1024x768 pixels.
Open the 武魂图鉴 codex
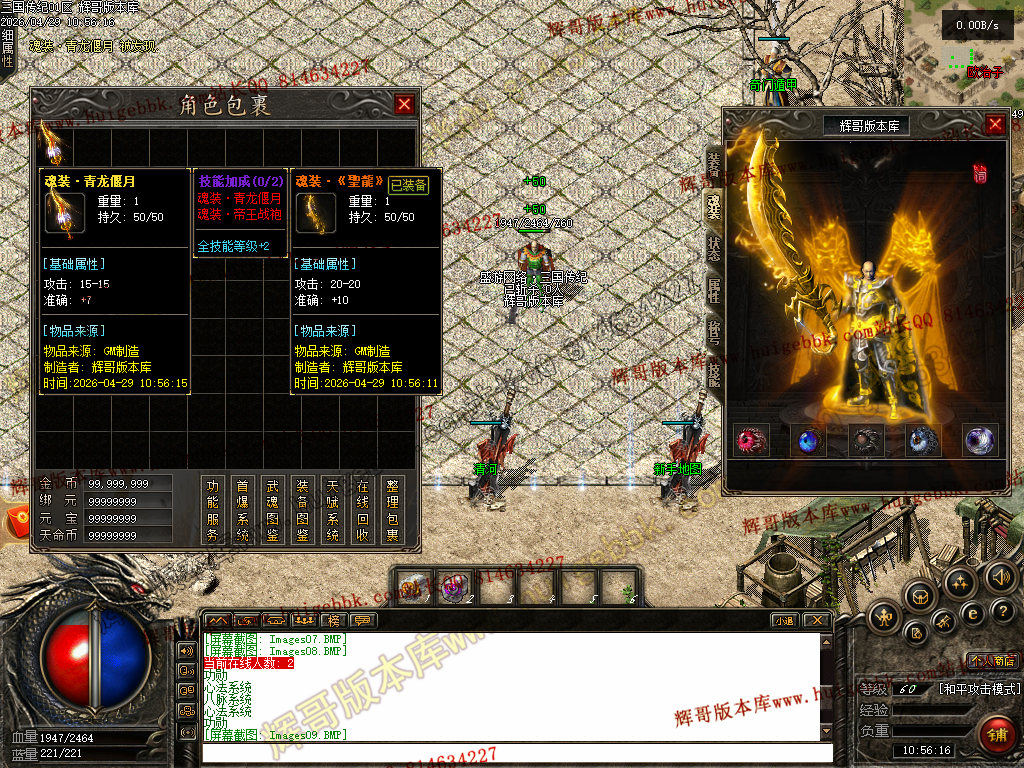(x=272, y=510)
